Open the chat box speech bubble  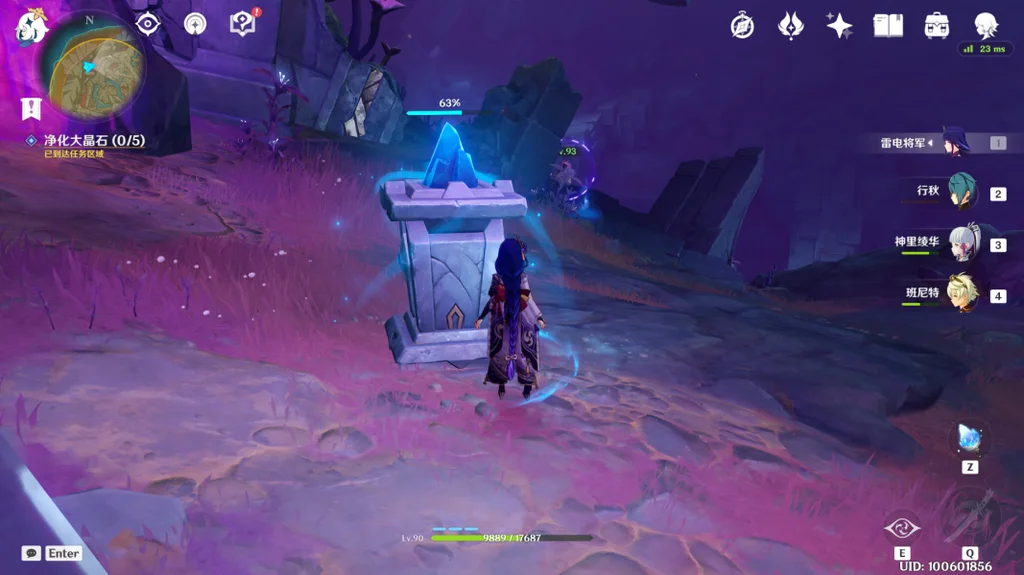tap(32, 553)
